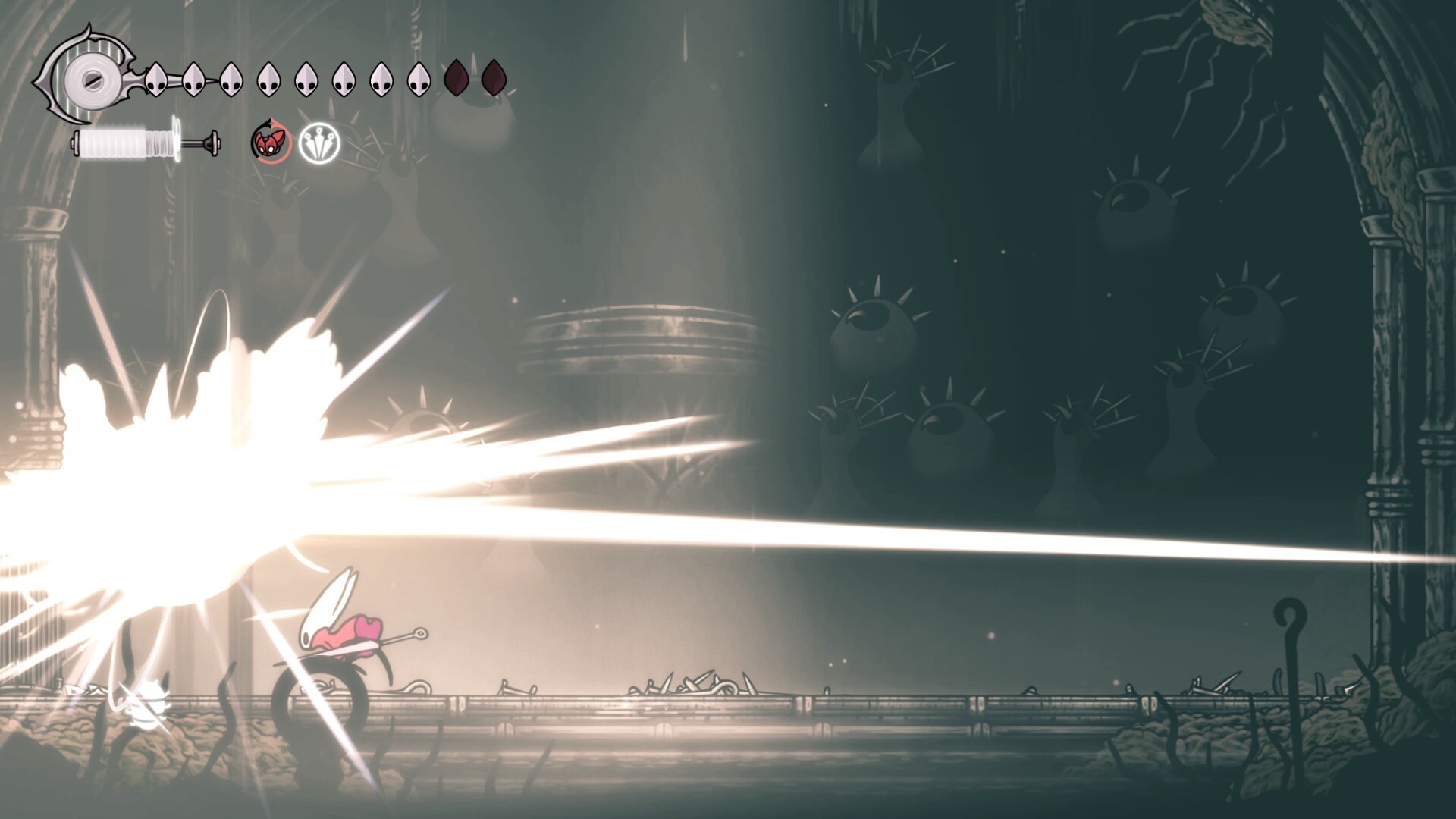Select the red masked tool icon
1456x819 pixels.
pyautogui.click(x=271, y=142)
